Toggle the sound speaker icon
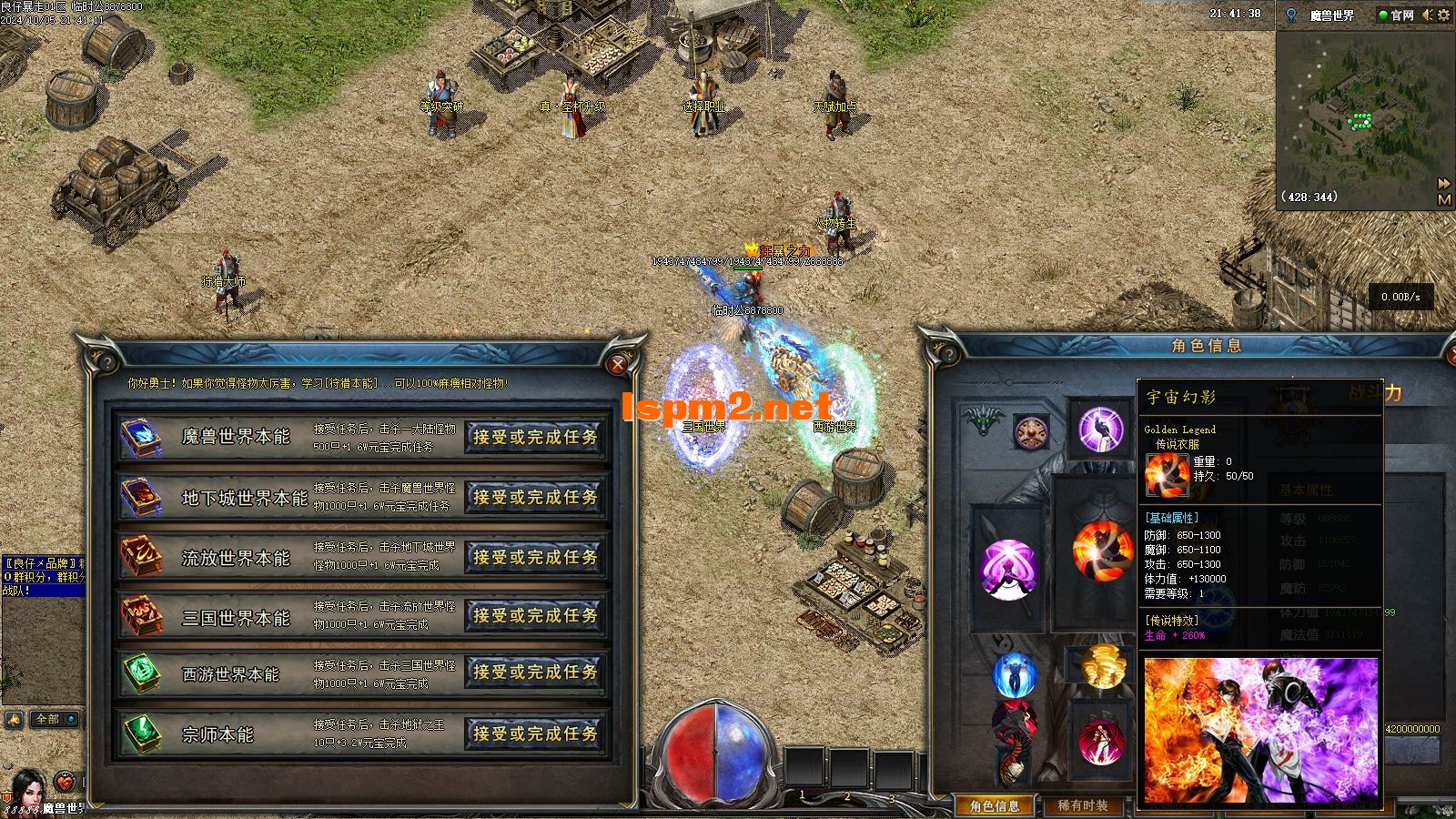The width and height of the screenshot is (1456, 819). (x=1427, y=15)
